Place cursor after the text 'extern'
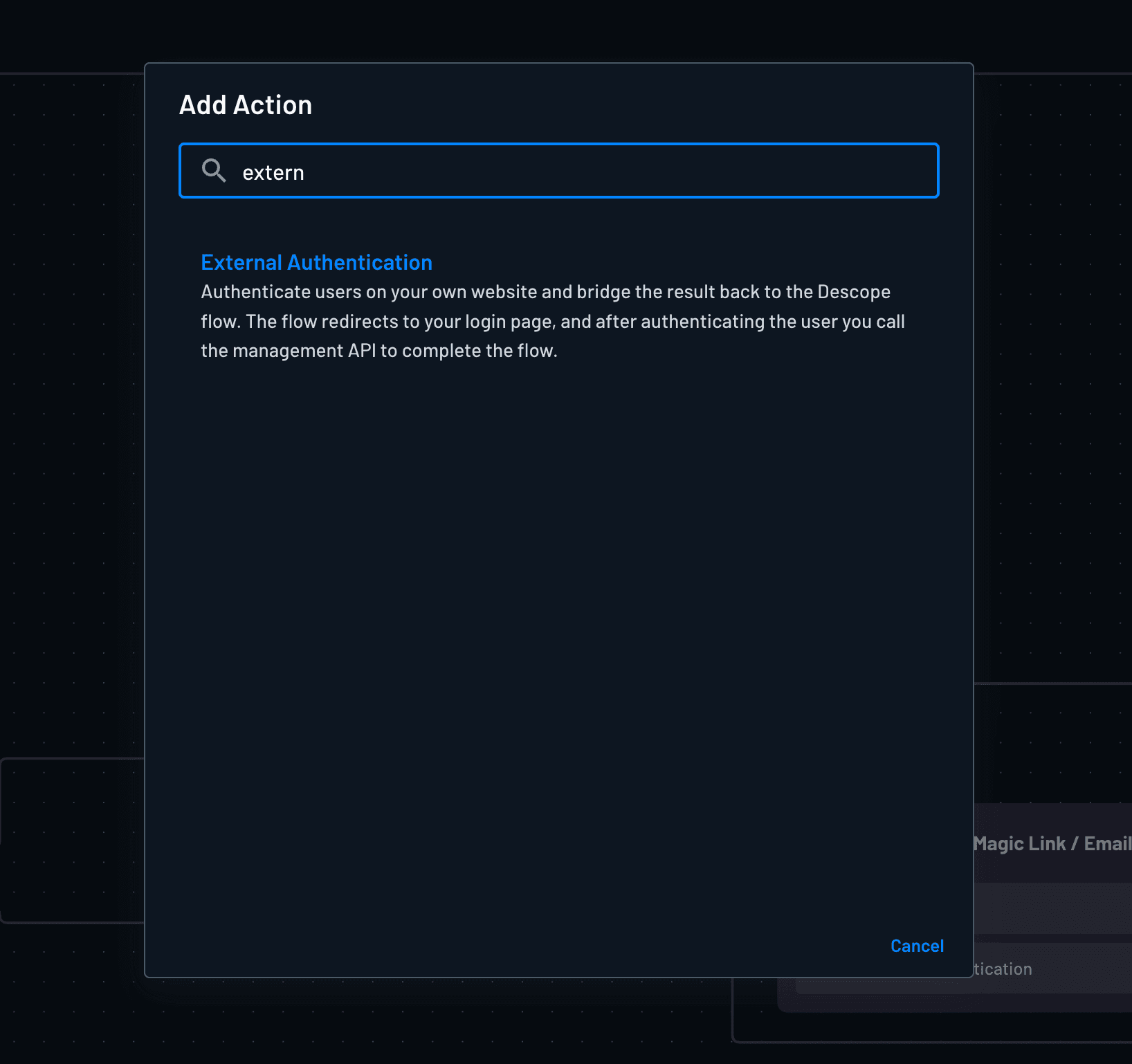1132x1064 pixels. tap(308, 172)
